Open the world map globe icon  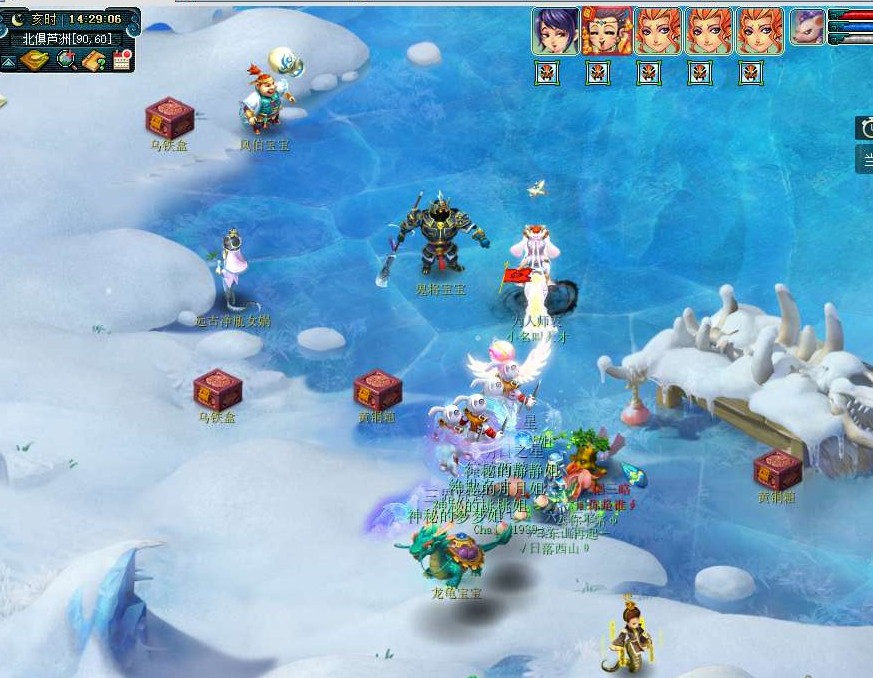(67, 60)
